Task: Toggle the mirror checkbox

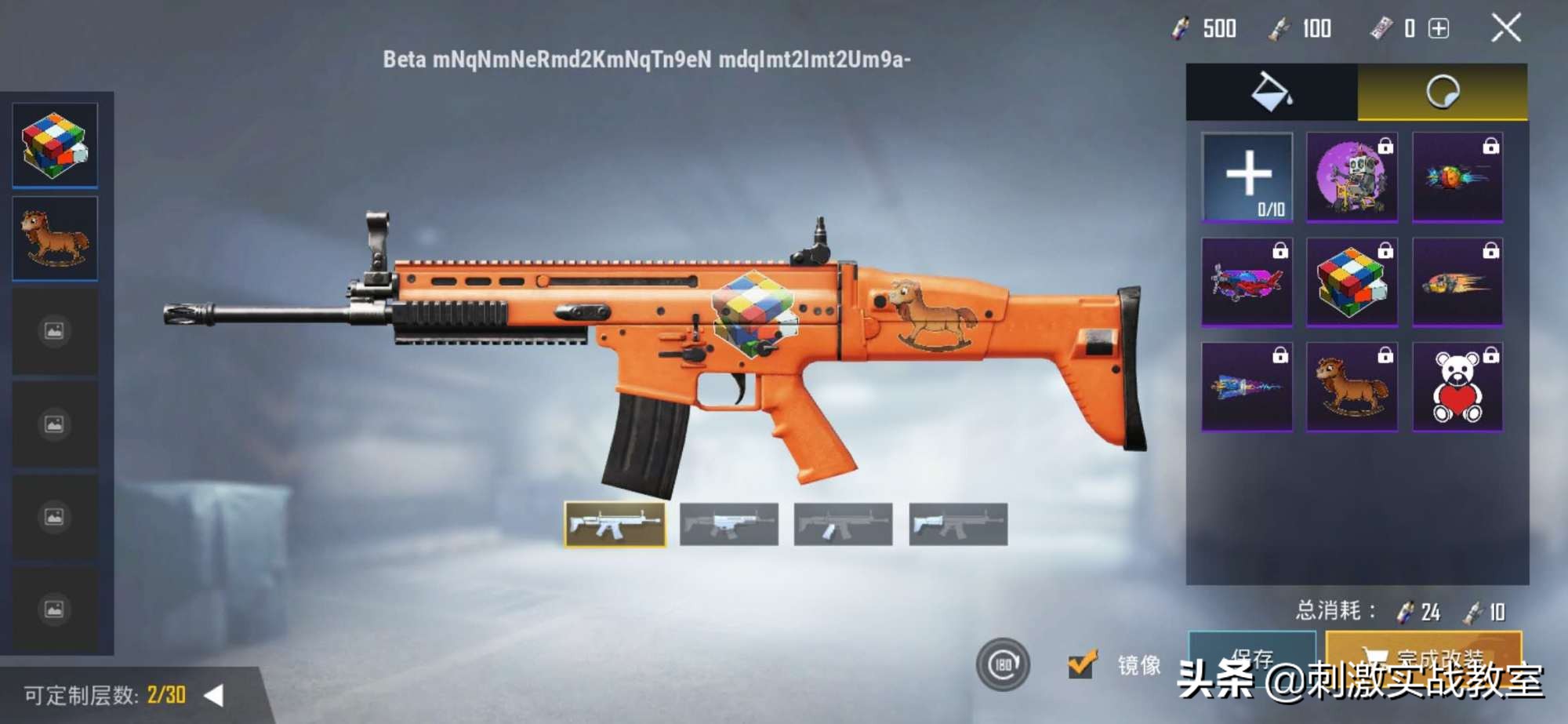Action: pyautogui.click(x=1082, y=664)
